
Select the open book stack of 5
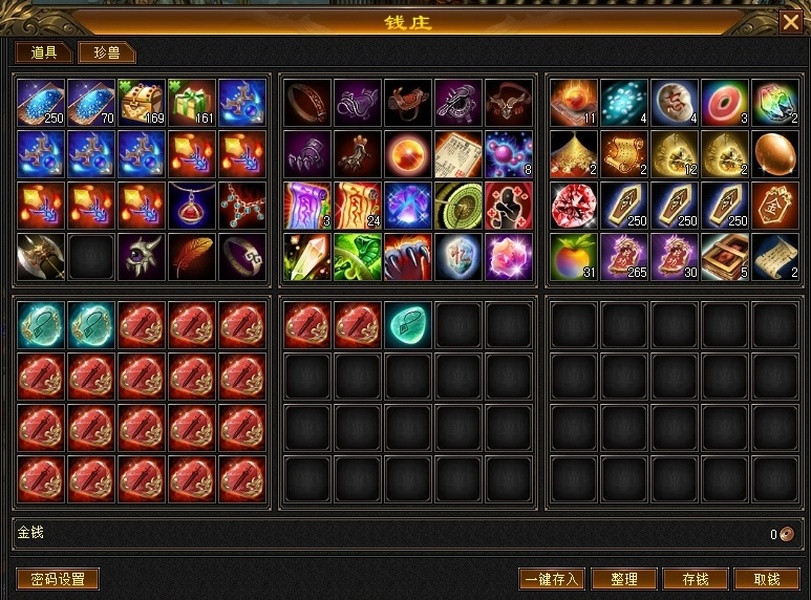(x=725, y=257)
